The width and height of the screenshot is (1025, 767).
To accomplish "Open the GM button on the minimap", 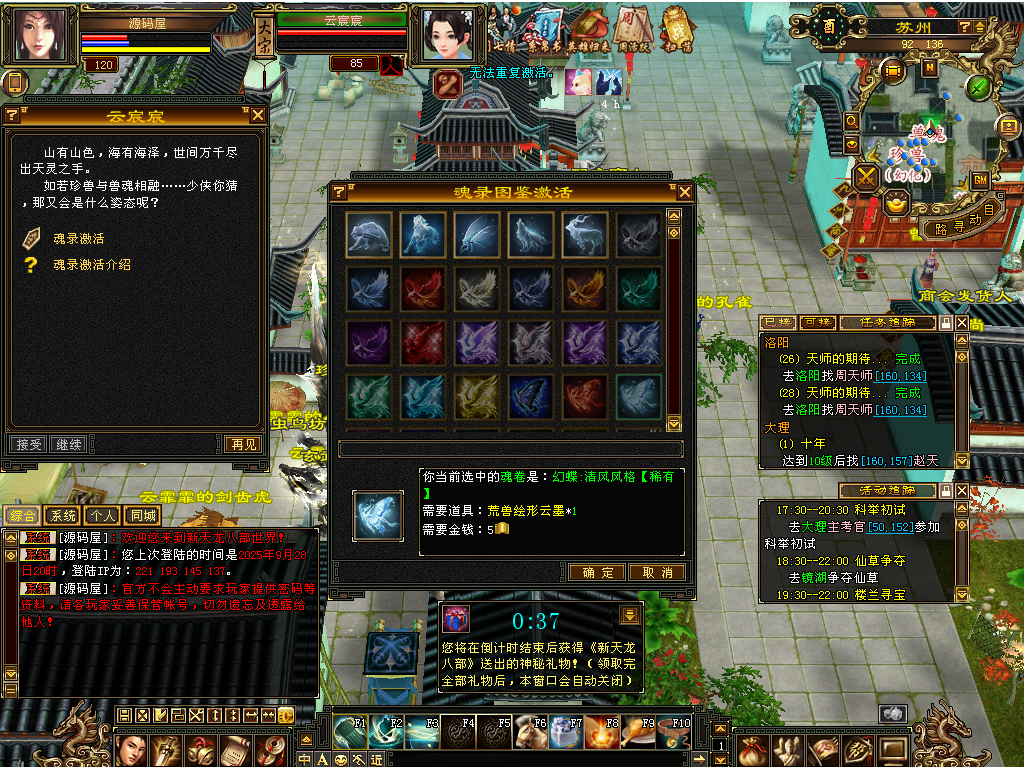I will [x=980, y=179].
